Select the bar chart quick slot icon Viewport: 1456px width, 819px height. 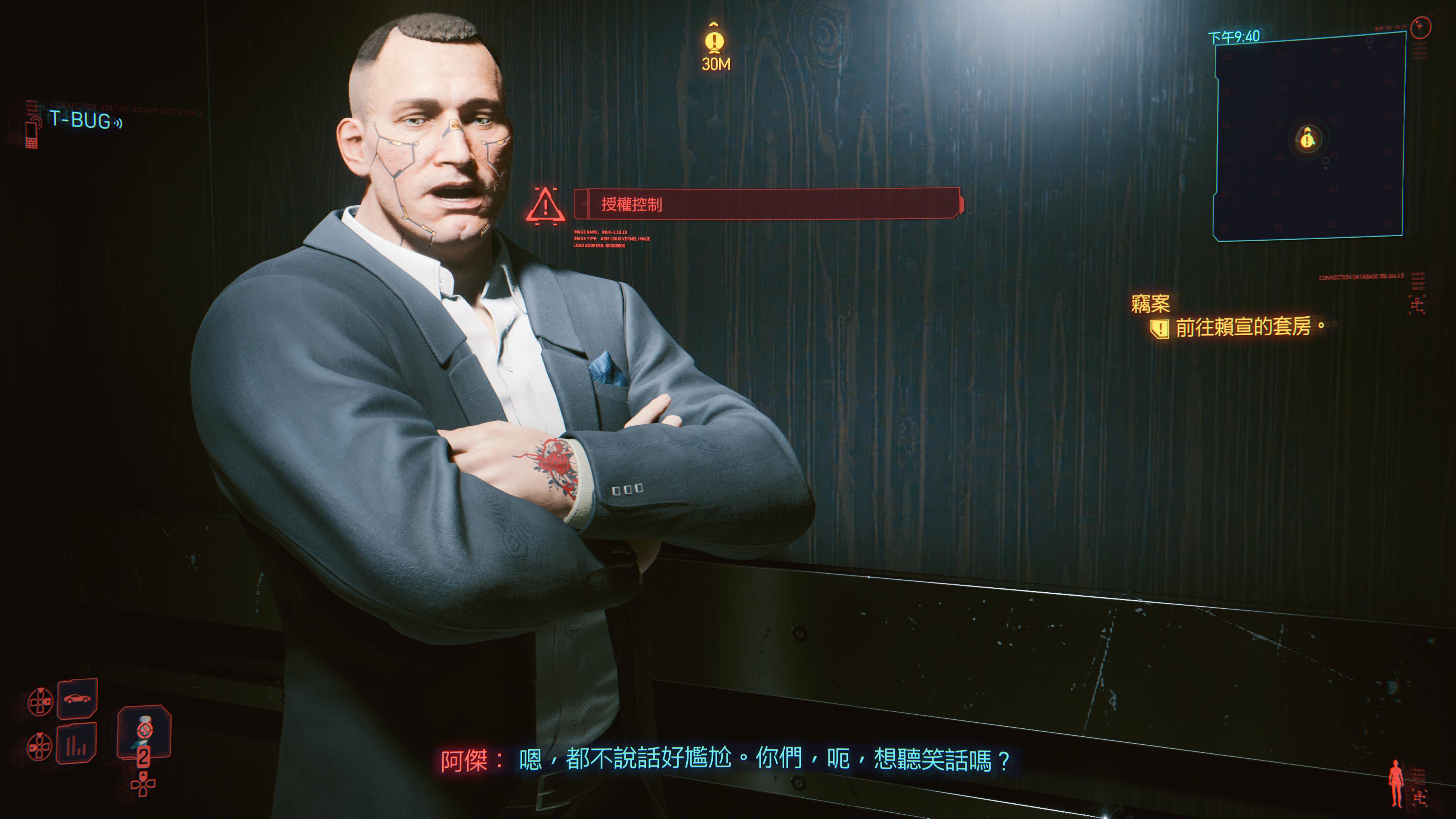pyautogui.click(x=76, y=744)
